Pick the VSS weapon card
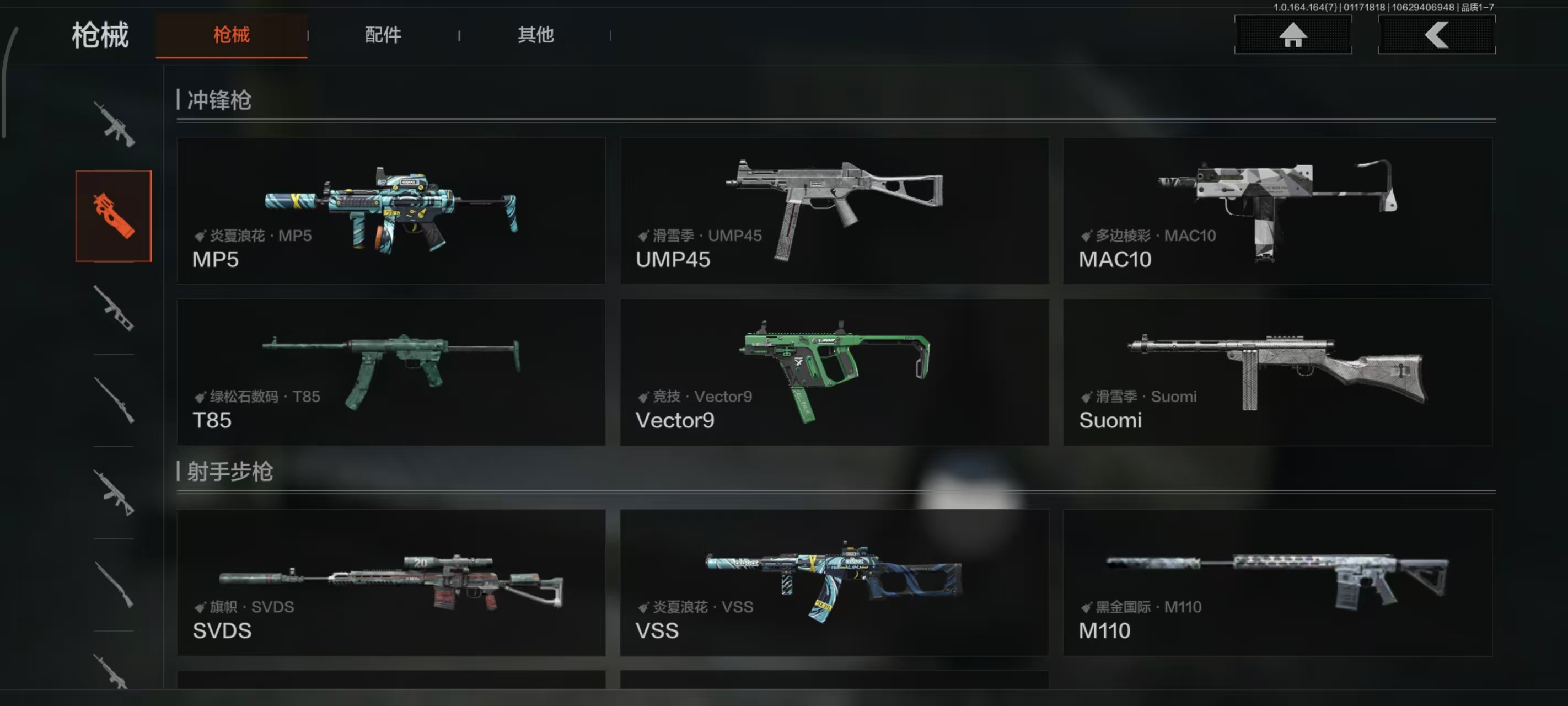This screenshot has height=706, width=1568. click(834, 582)
